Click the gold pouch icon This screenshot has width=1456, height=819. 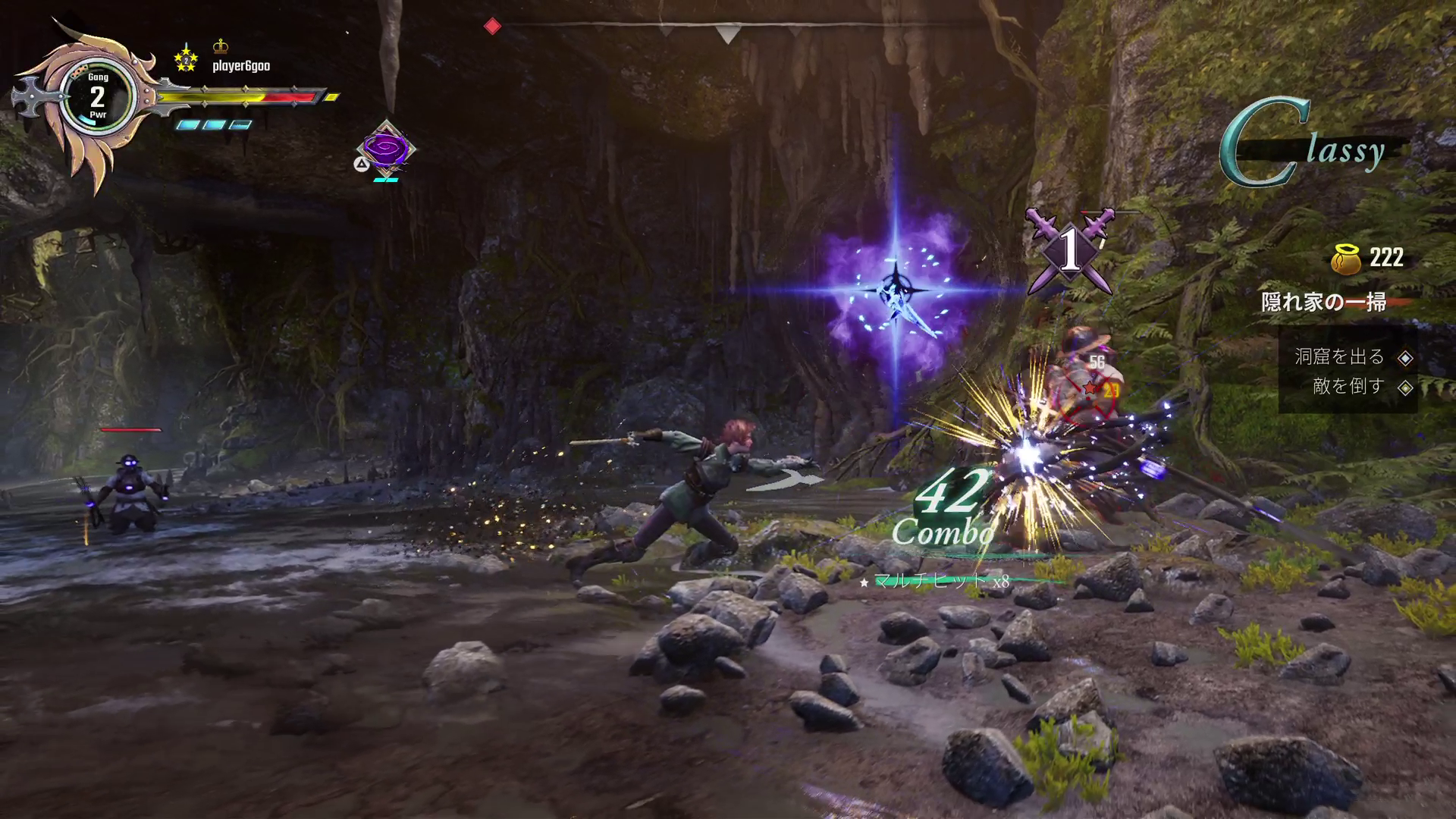pos(1345,259)
